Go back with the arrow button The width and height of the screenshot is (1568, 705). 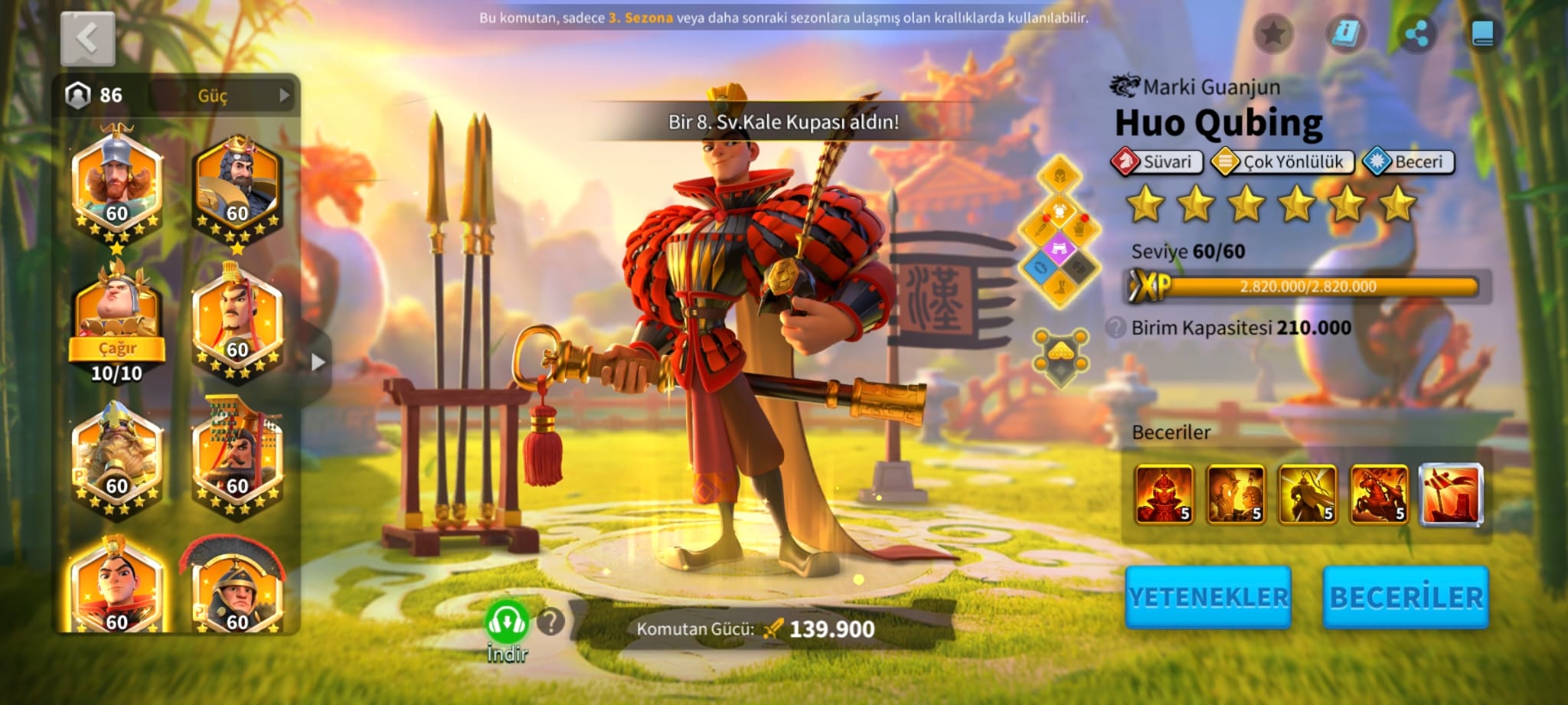coord(87,38)
